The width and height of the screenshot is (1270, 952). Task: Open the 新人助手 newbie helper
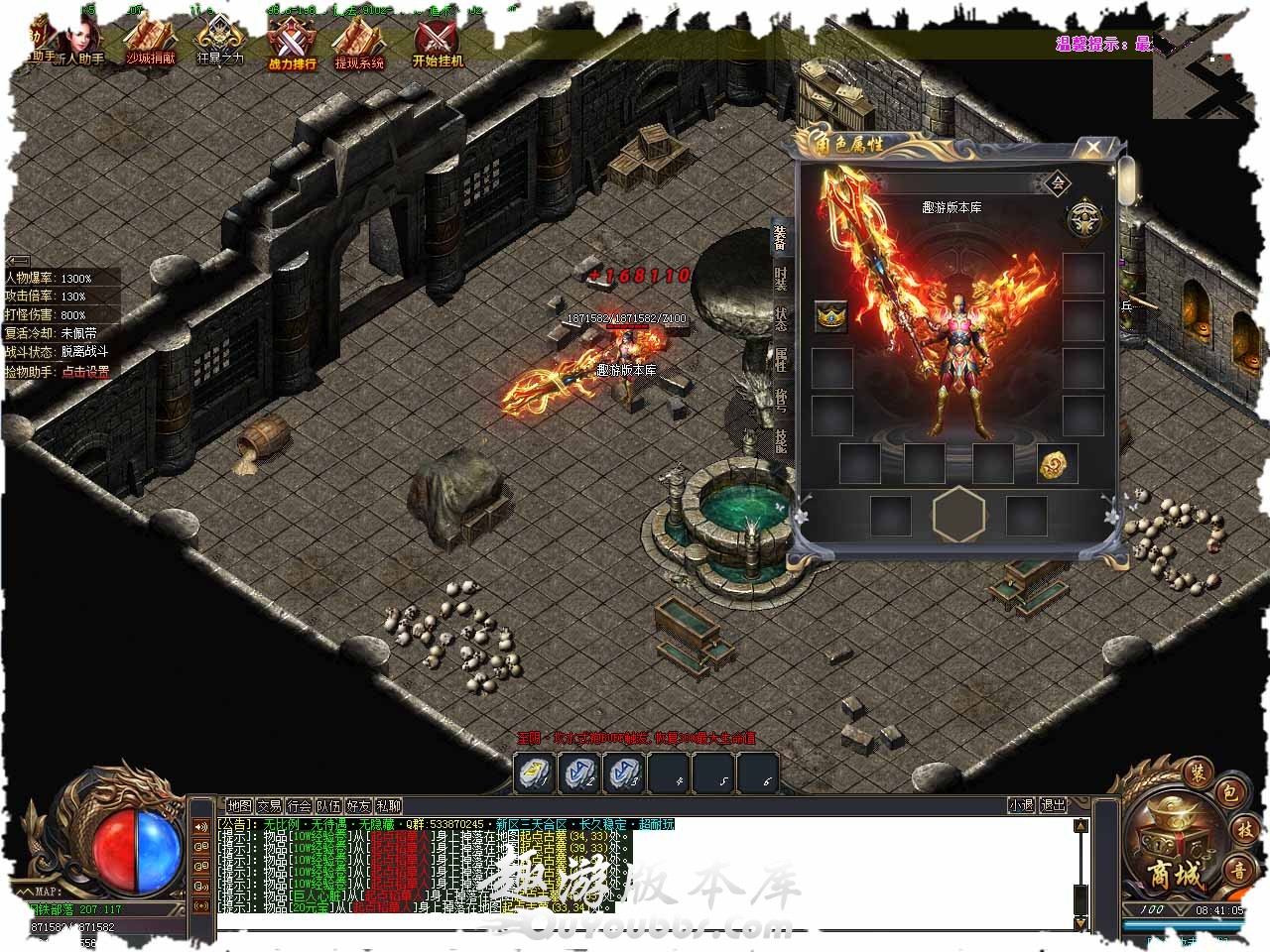pos(83,45)
